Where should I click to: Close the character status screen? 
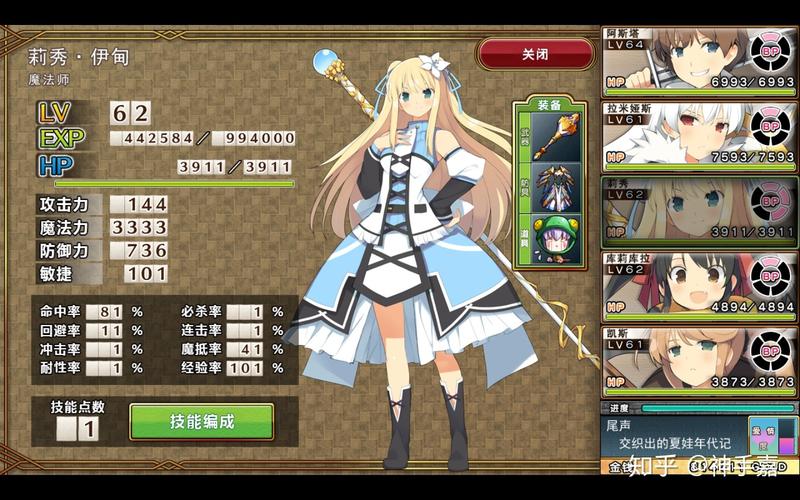tap(535, 54)
